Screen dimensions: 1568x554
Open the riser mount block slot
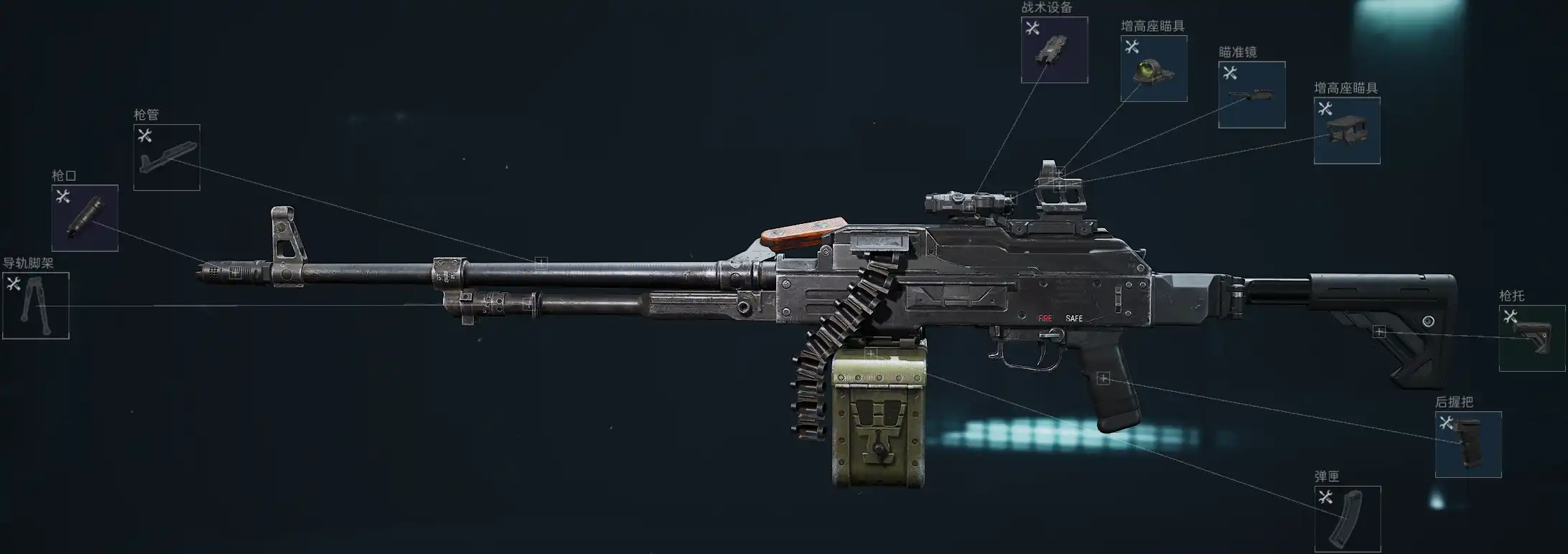[x=1346, y=131]
